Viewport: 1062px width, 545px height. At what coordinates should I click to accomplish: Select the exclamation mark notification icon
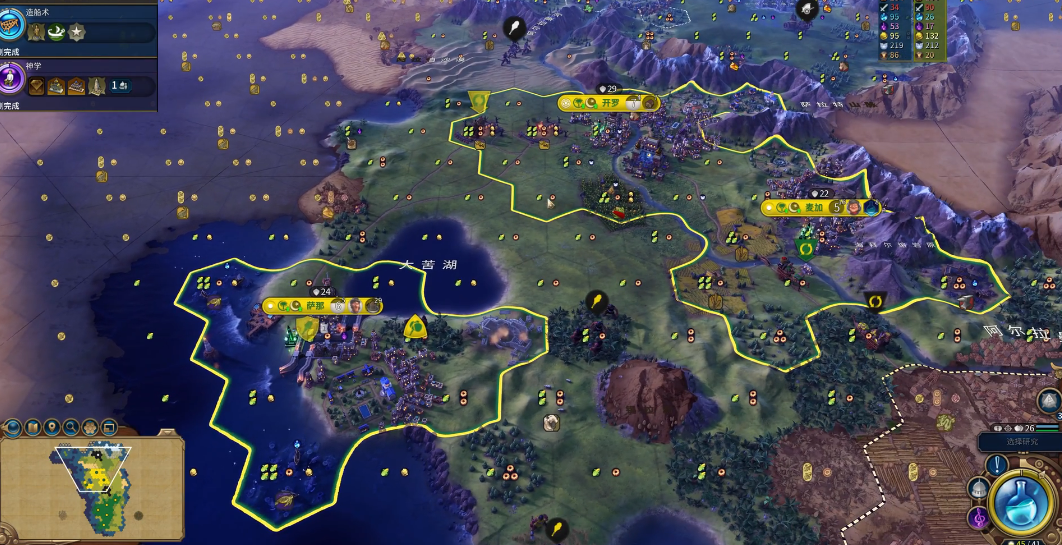997,465
